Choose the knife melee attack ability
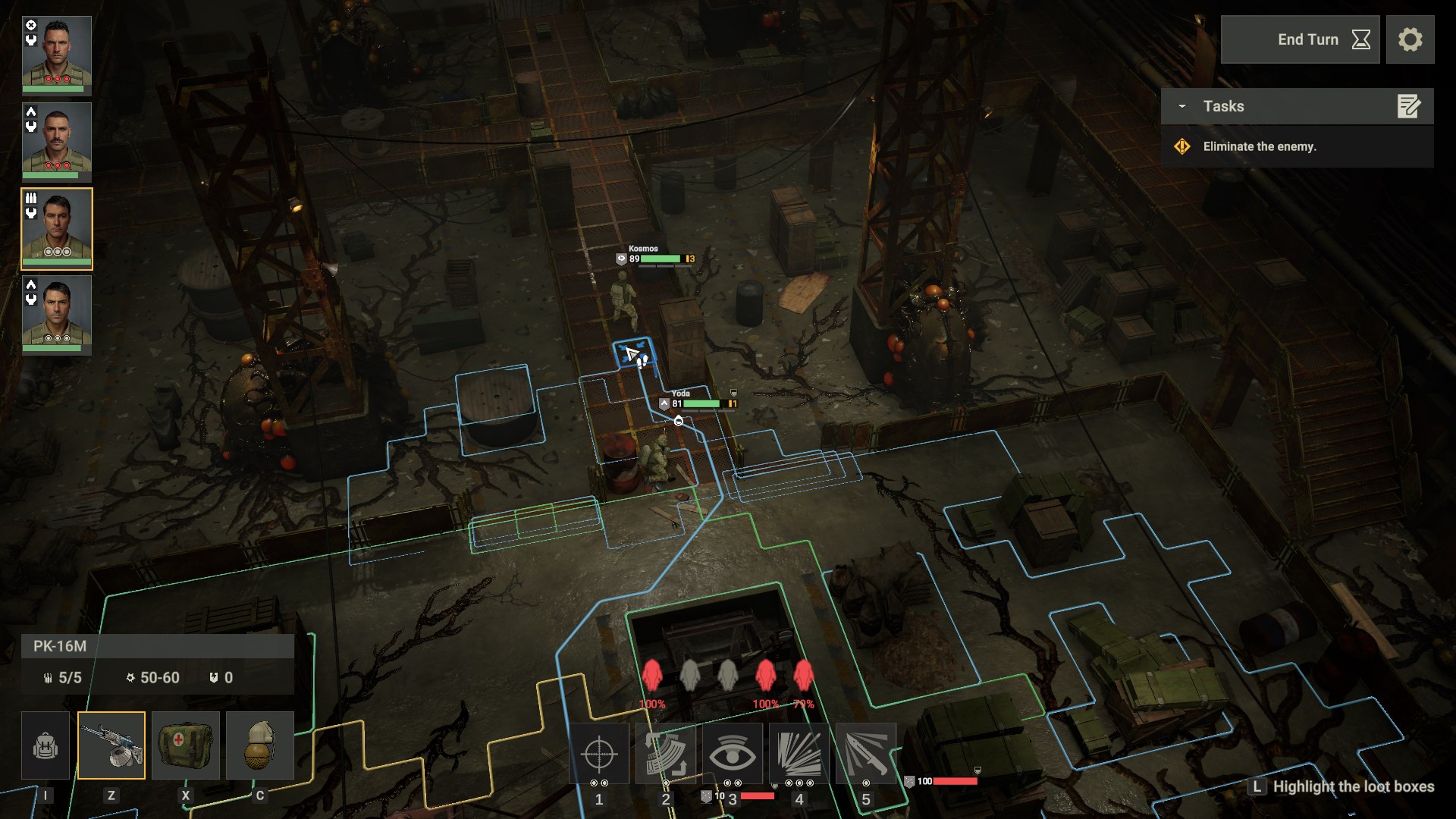Viewport: 1456px width, 819px height. 866,753
